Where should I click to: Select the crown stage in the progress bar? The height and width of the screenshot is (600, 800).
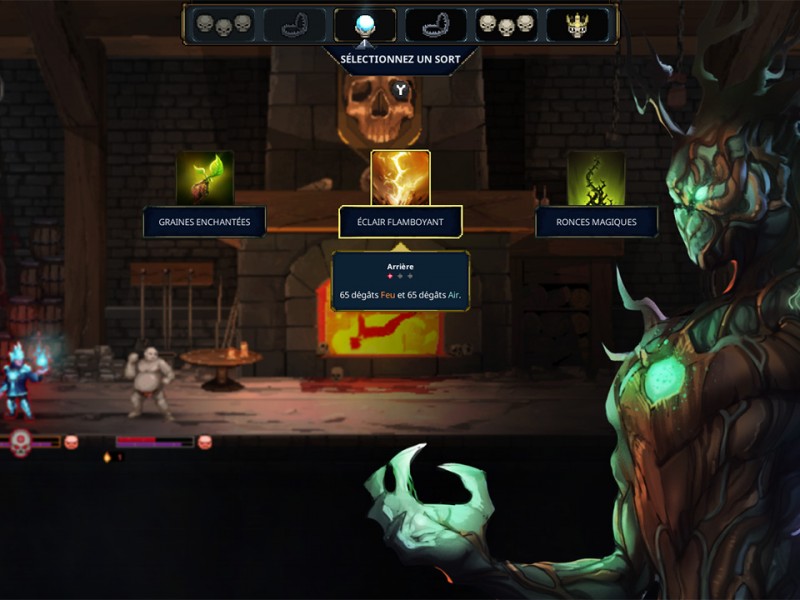577,24
